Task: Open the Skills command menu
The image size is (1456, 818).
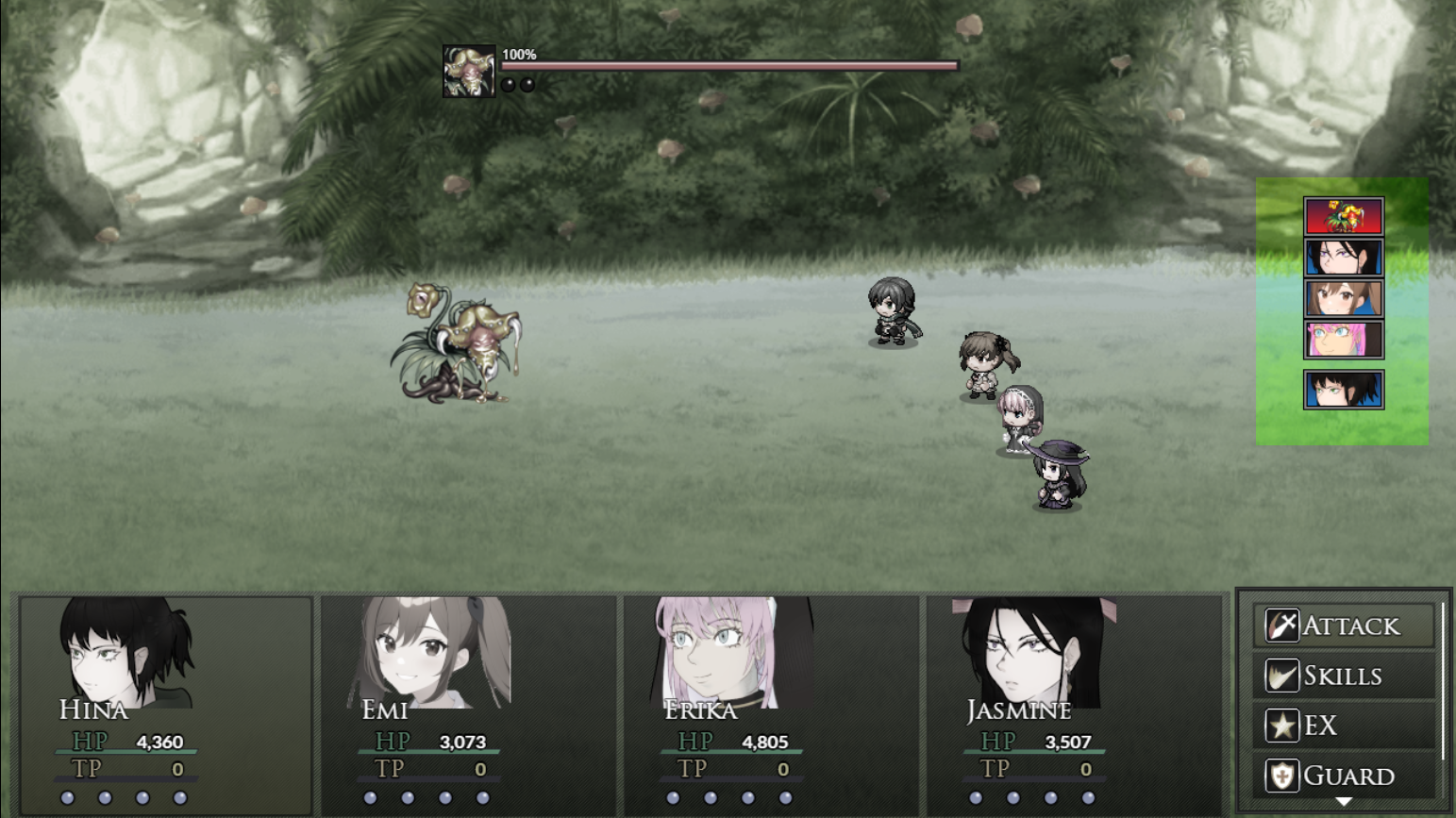Action: point(1344,676)
